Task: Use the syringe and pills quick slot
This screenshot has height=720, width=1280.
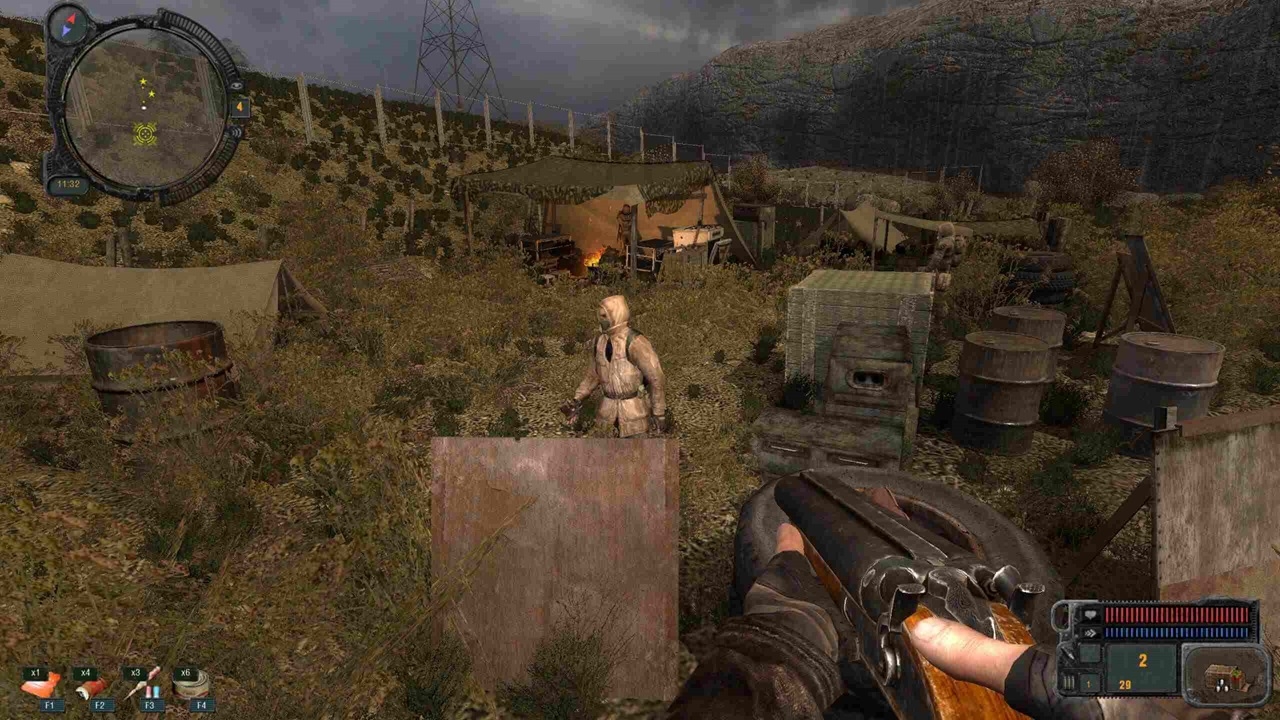Action: tap(141, 684)
